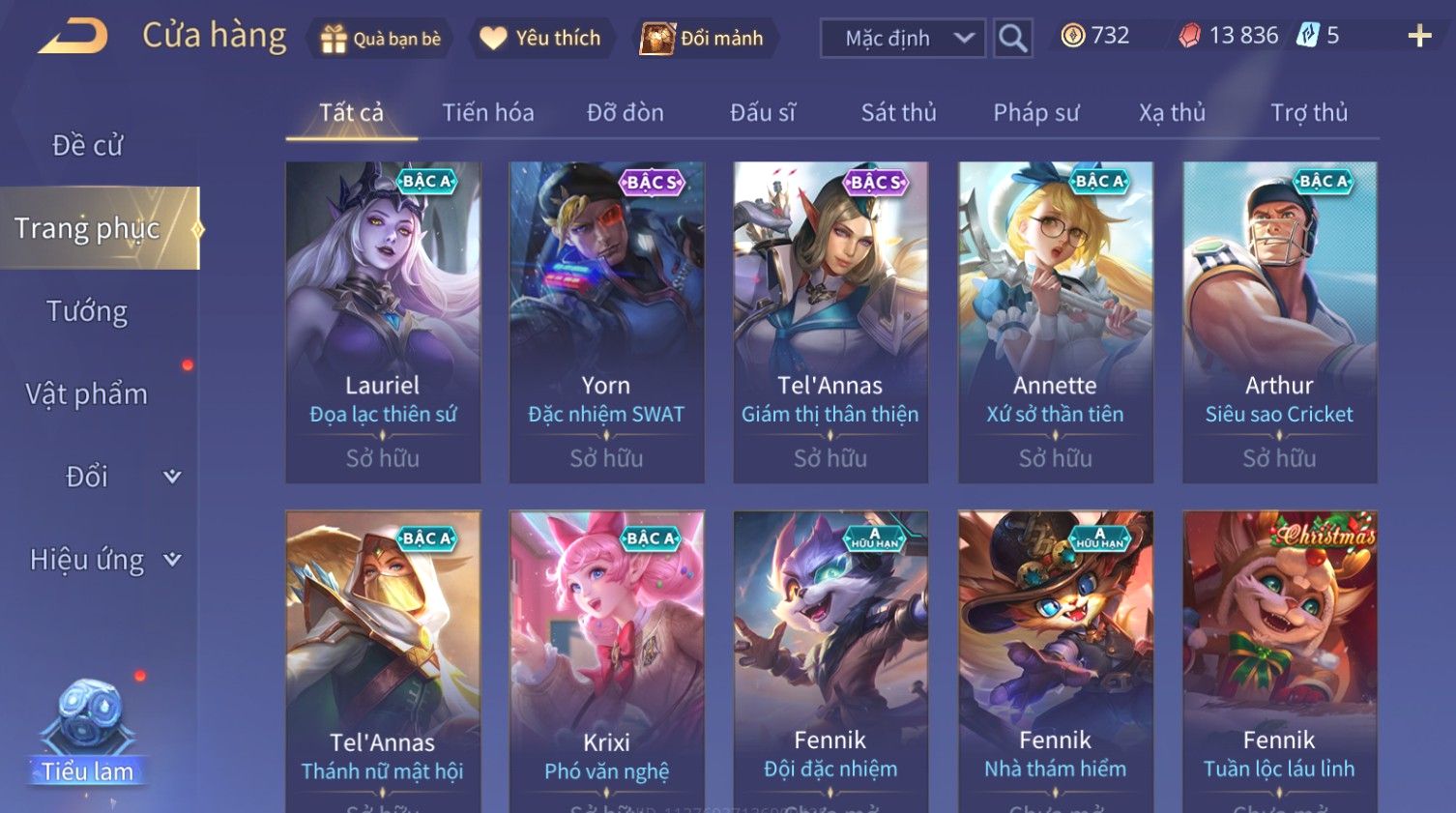The height and width of the screenshot is (813, 1456).
Task: Open the Đổi mảnh exchange
Action: (703, 39)
